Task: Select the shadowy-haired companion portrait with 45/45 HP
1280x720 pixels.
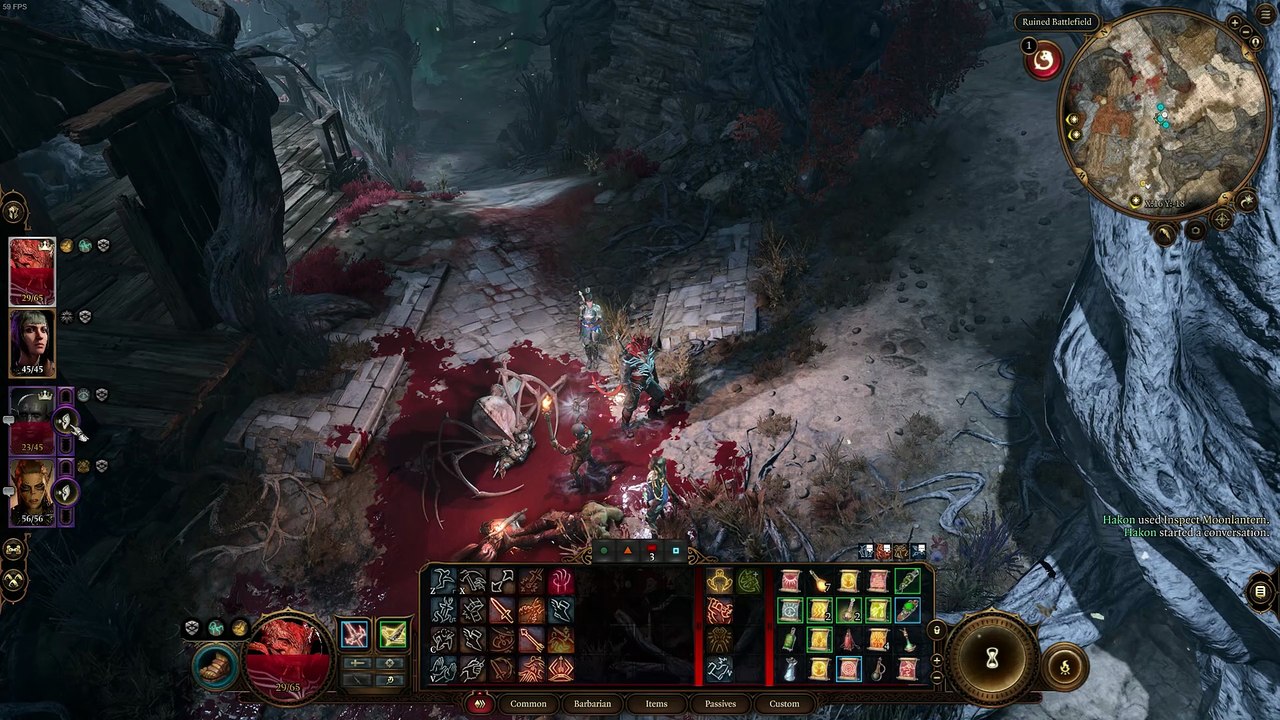Action: 32,342
